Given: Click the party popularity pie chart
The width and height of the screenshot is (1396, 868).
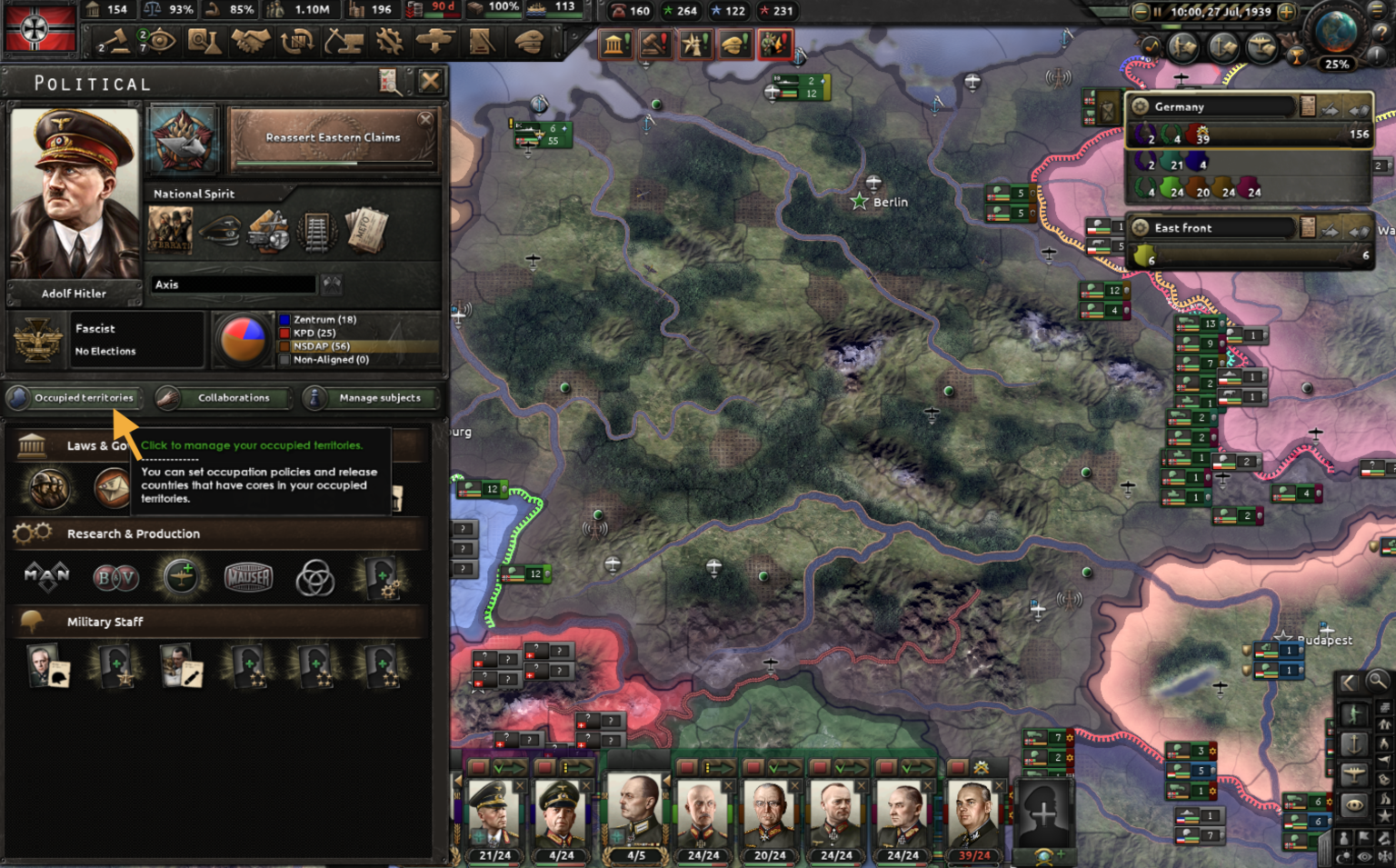Looking at the screenshot, I should point(244,340).
